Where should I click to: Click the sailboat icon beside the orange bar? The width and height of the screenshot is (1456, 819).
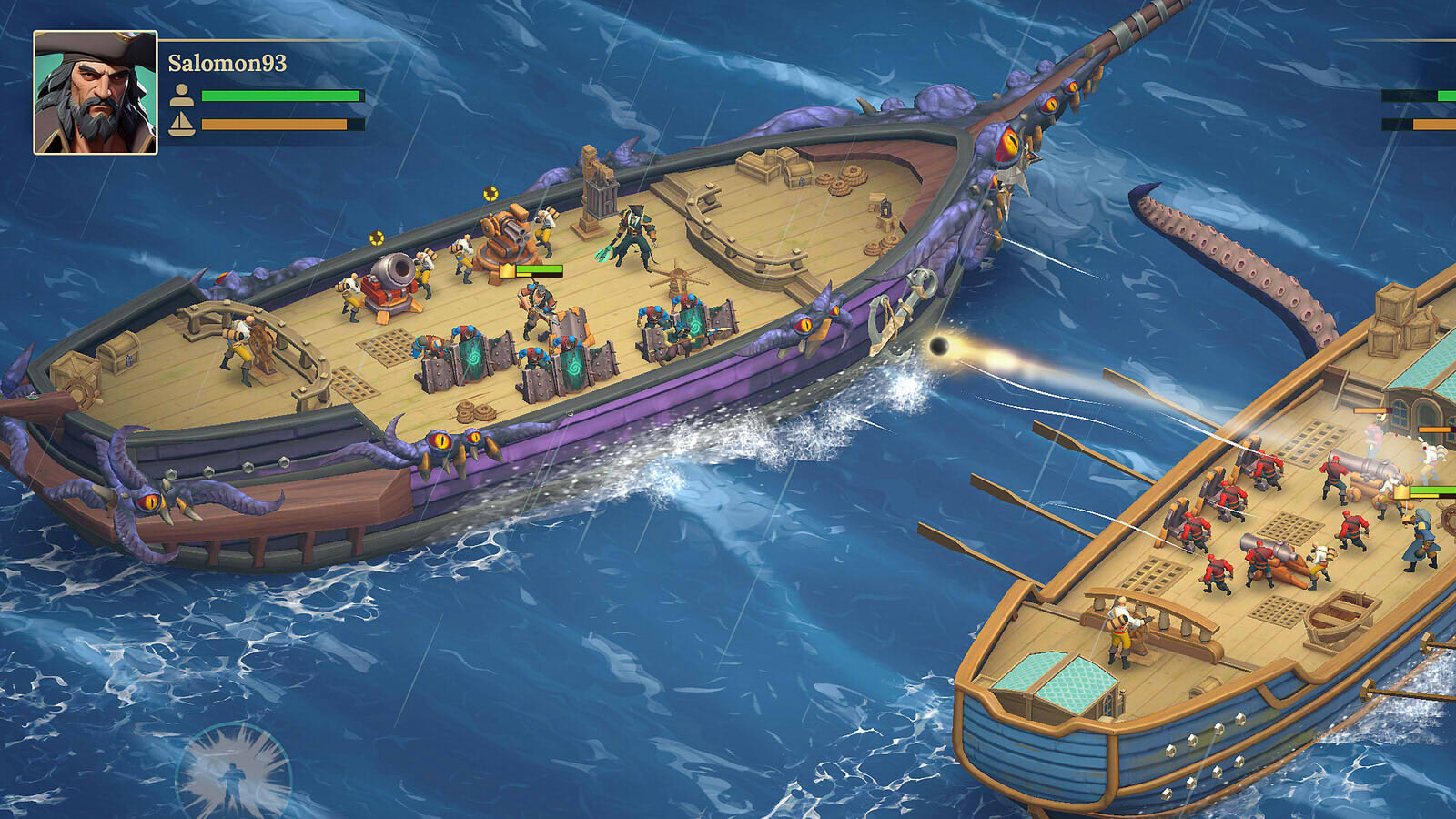[182, 123]
